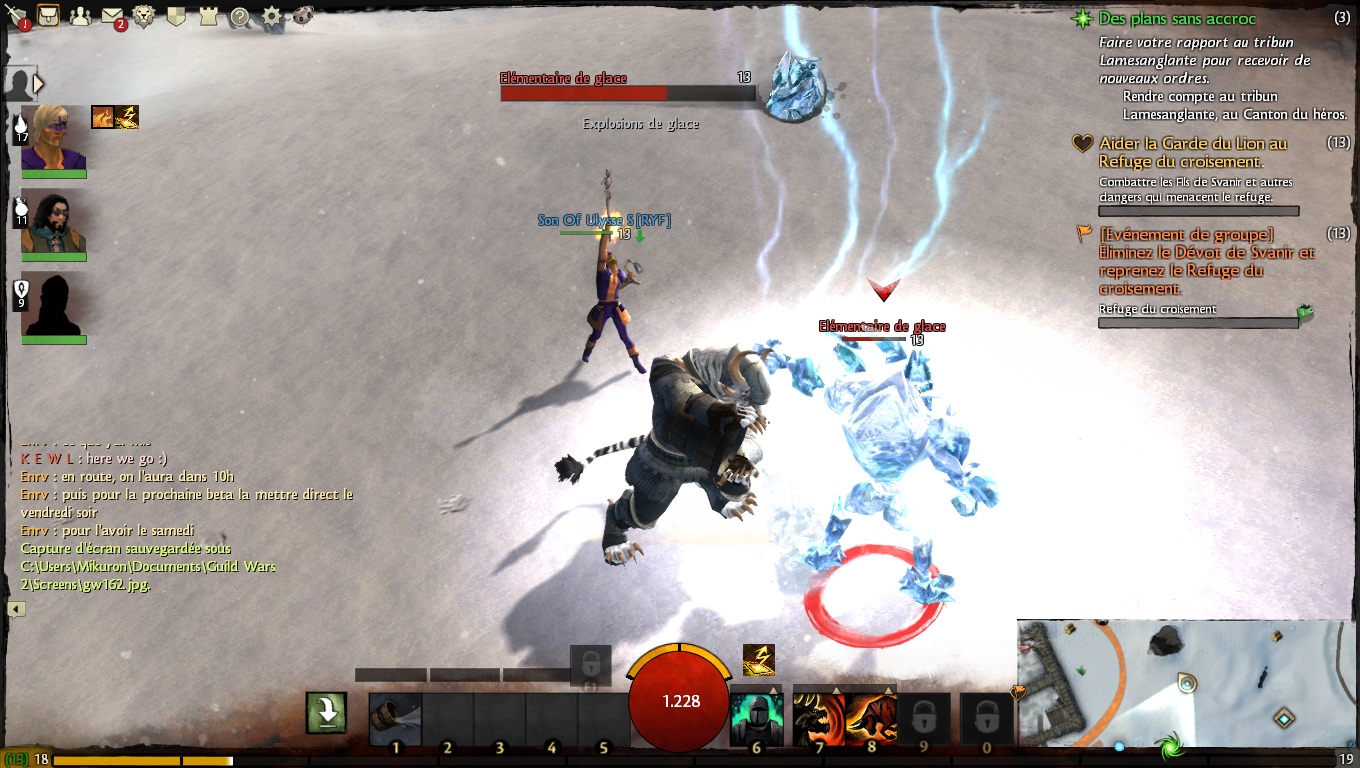Click the waypoint diamond on the minimap
This screenshot has width=1360, height=768.
click(1285, 717)
